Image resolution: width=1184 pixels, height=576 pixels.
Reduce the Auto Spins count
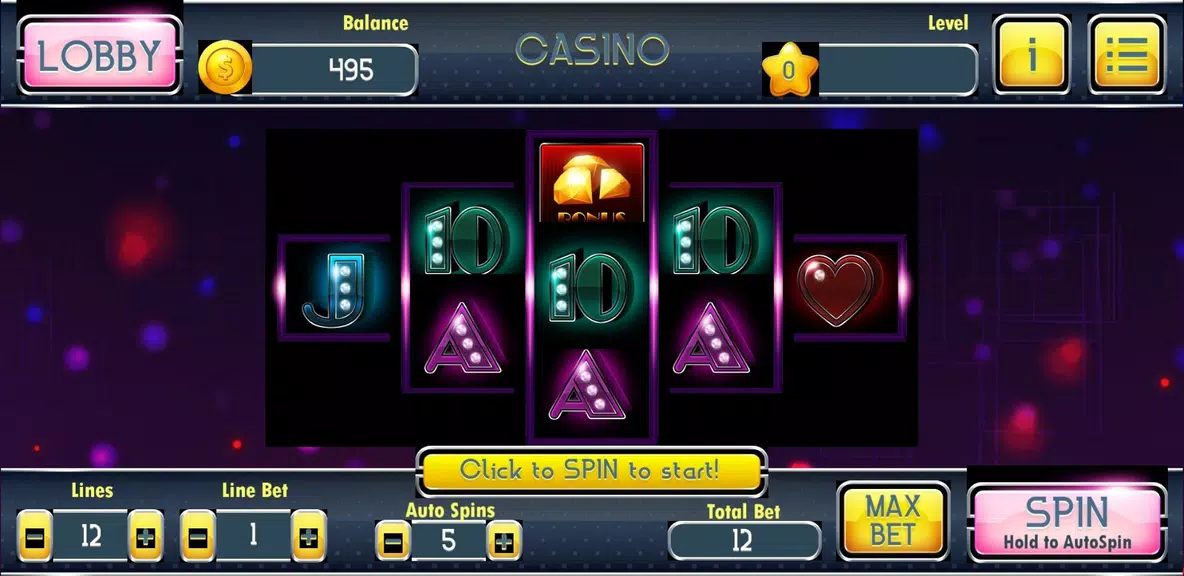coord(393,542)
